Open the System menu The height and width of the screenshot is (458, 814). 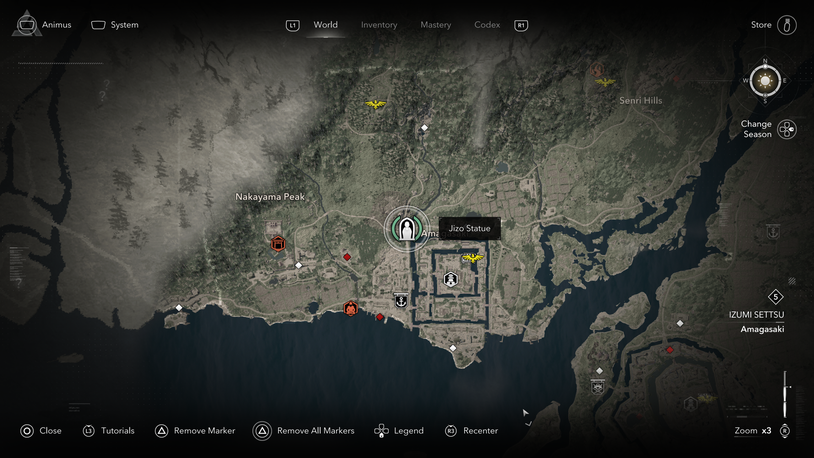point(114,24)
